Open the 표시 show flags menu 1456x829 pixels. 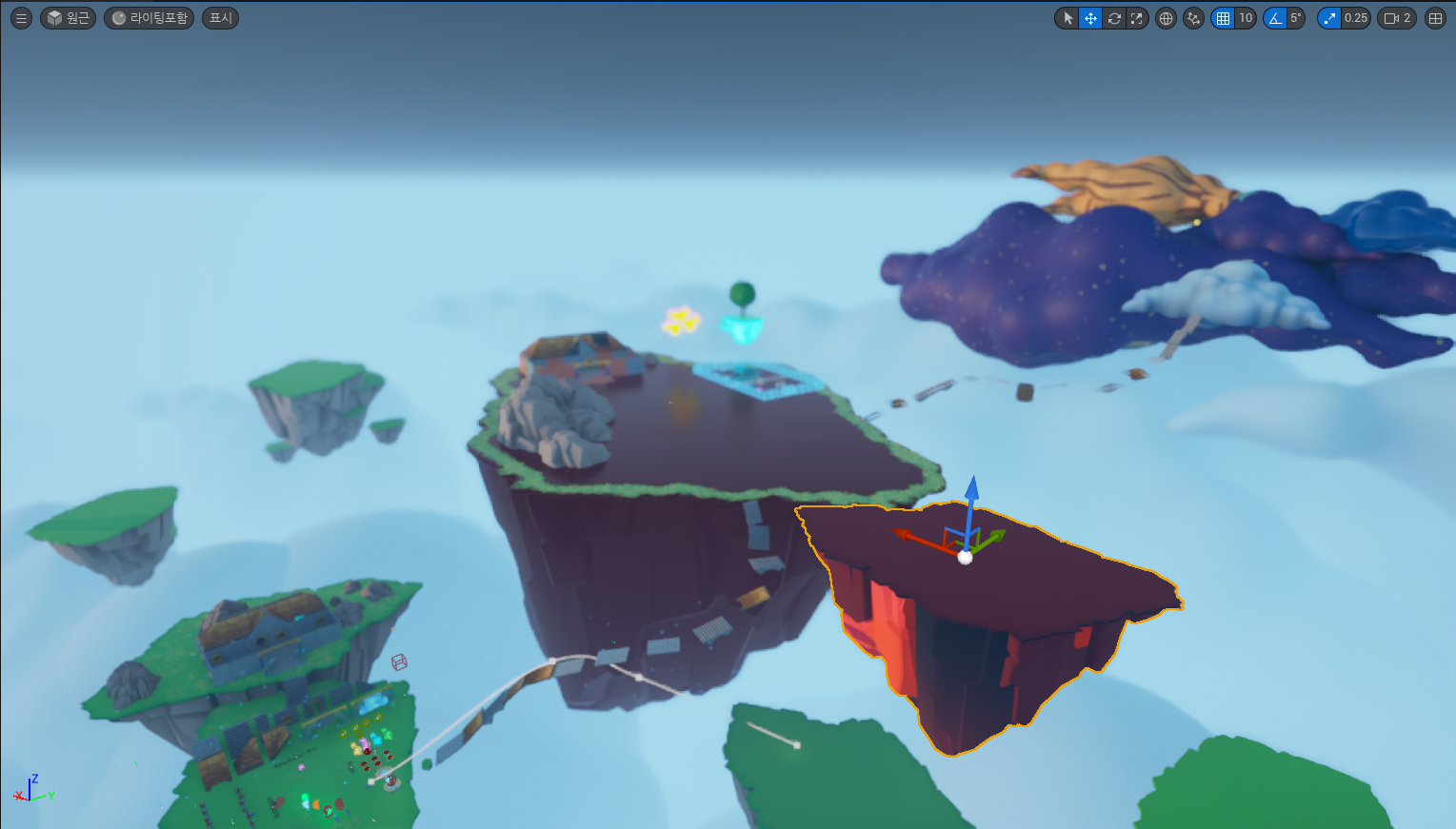pyautogui.click(x=220, y=18)
